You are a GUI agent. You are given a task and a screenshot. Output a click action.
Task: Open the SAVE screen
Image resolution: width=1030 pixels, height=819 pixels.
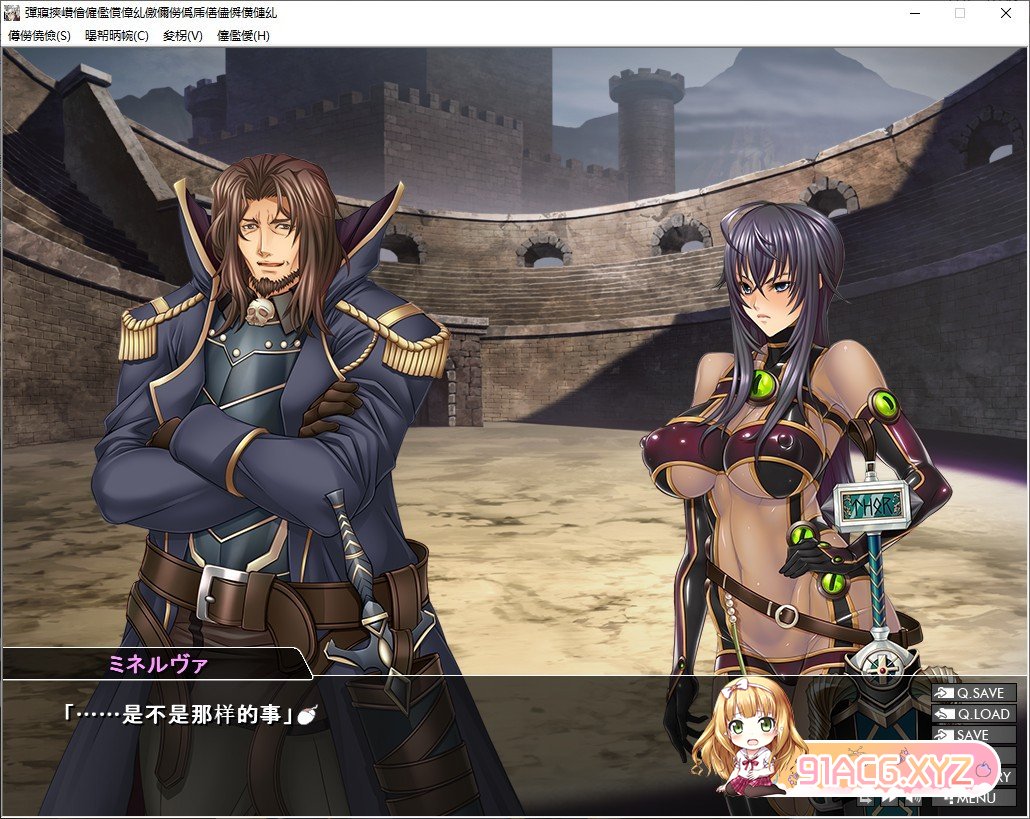point(973,735)
